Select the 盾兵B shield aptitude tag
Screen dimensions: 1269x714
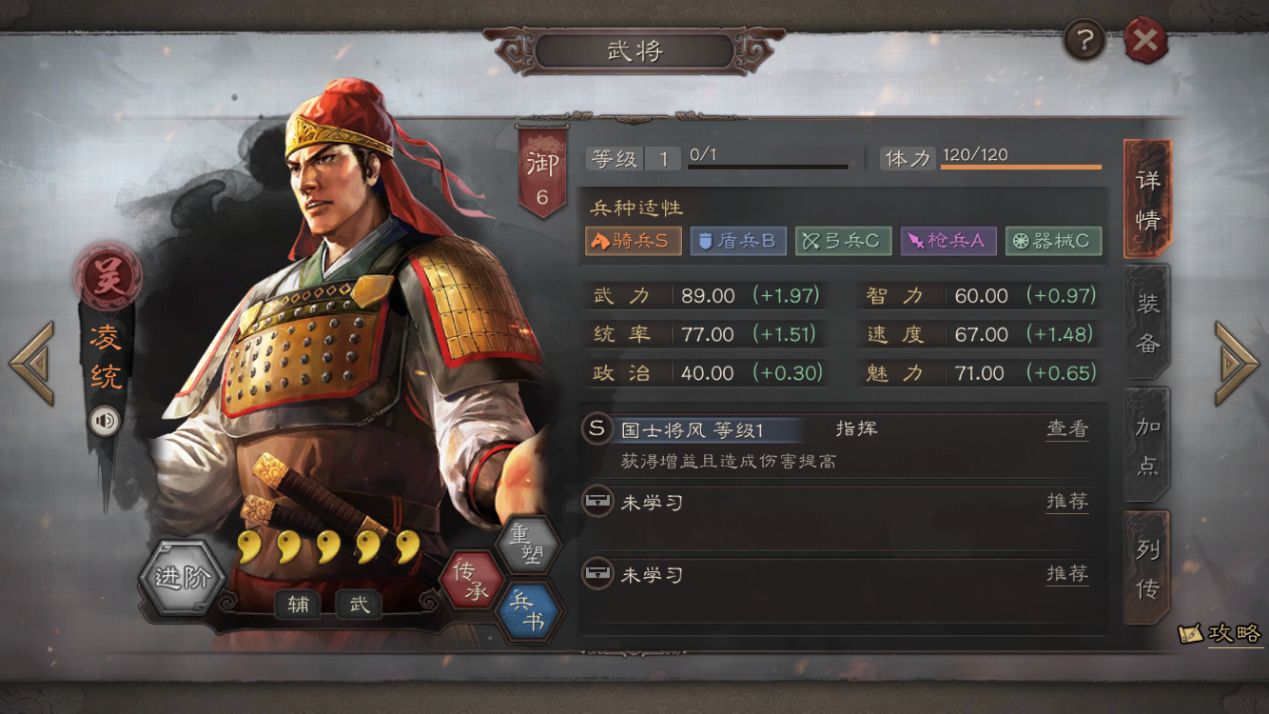pos(737,241)
